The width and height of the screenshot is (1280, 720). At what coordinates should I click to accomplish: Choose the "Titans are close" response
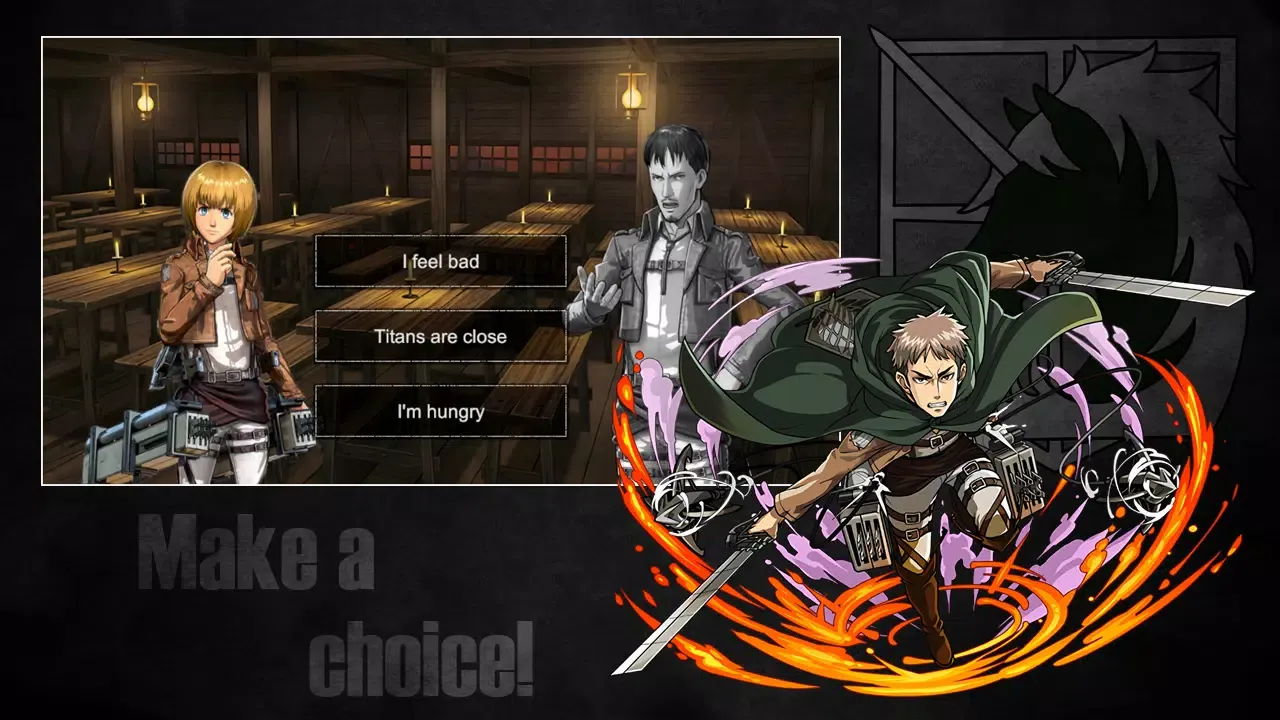point(440,337)
